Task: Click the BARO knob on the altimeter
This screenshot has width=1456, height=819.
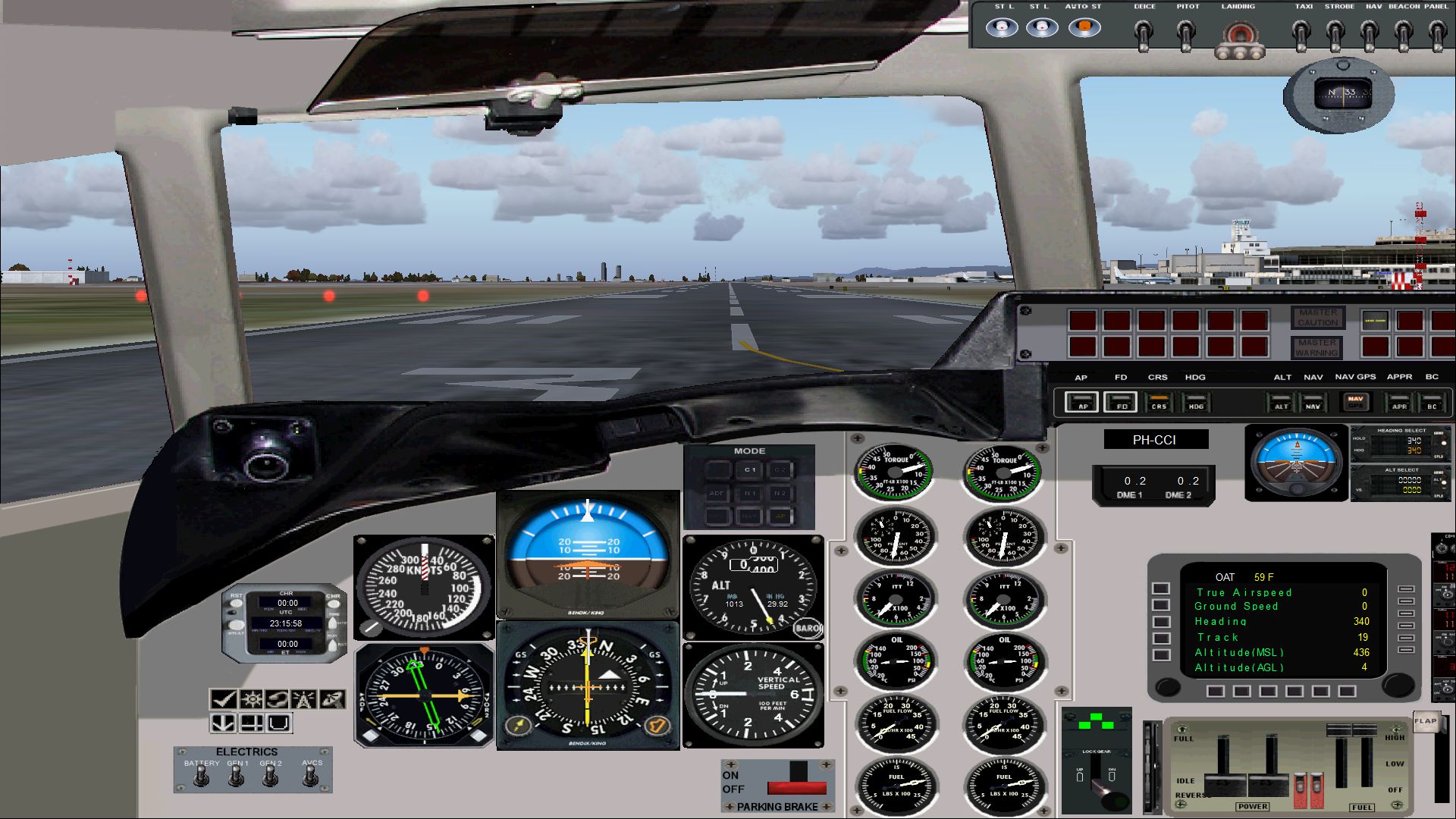Action: (808, 629)
